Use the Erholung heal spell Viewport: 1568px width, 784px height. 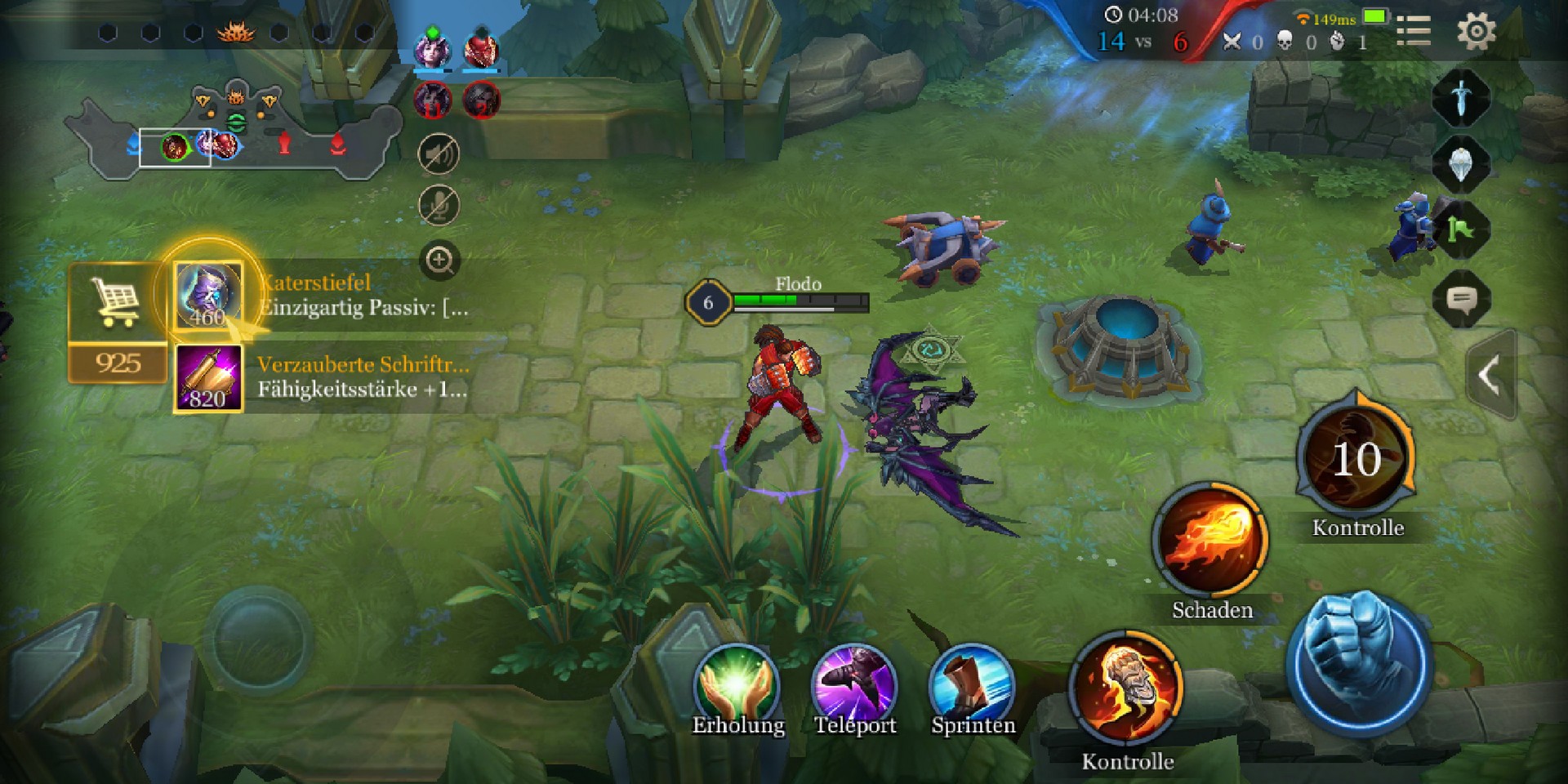737,684
